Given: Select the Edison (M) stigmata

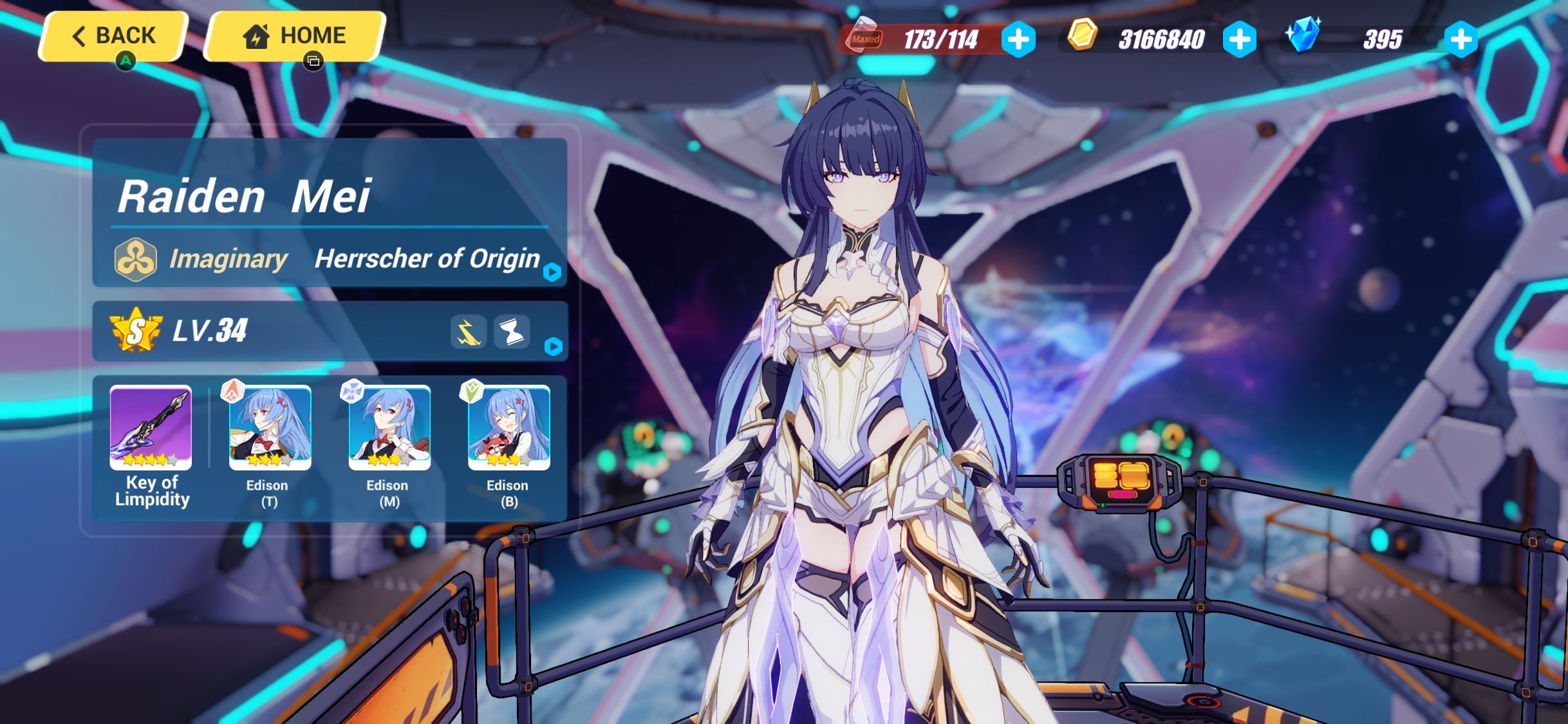Looking at the screenshot, I should click(388, 427).
